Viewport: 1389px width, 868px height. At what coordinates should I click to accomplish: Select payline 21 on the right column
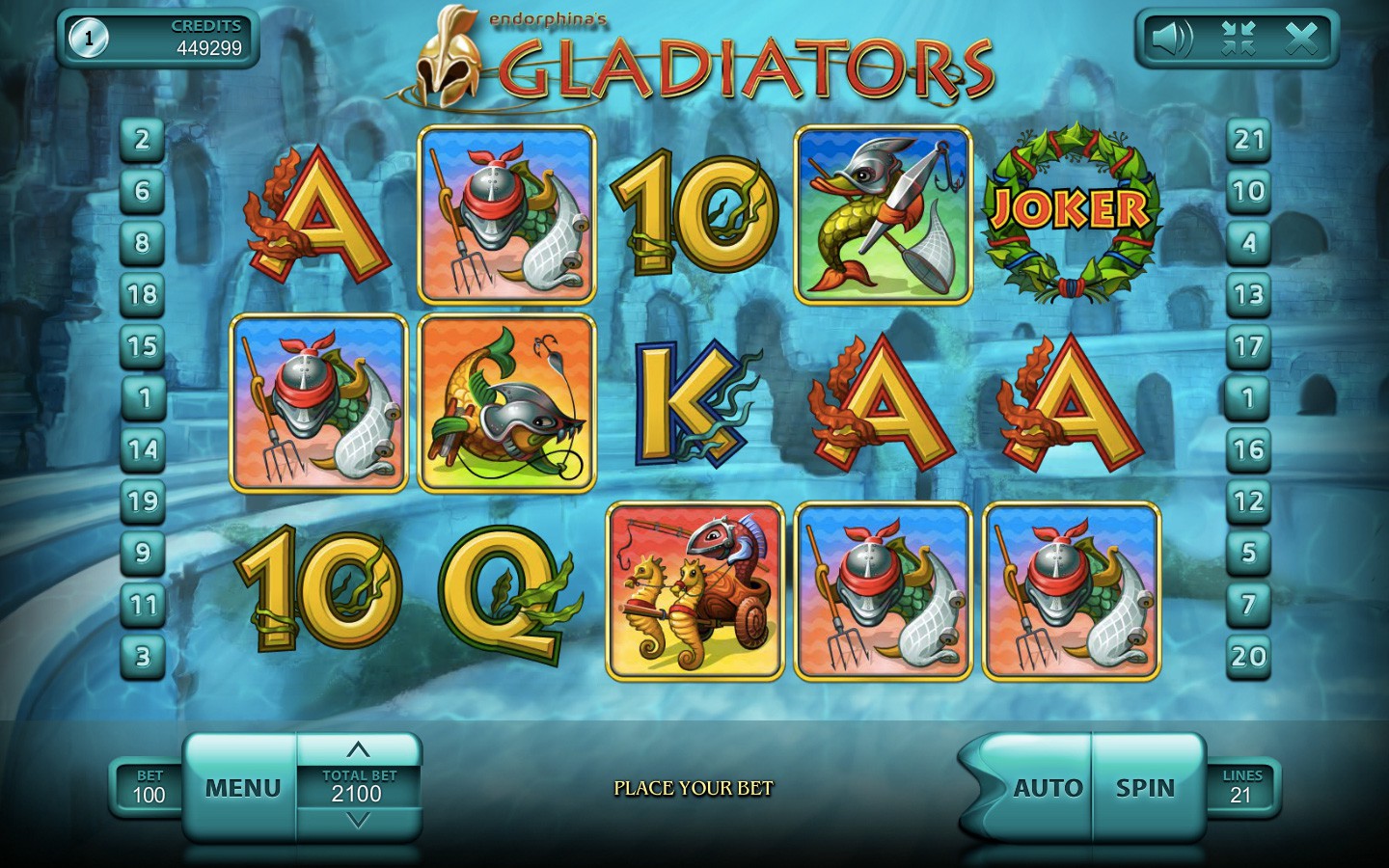coord(1248,140)
